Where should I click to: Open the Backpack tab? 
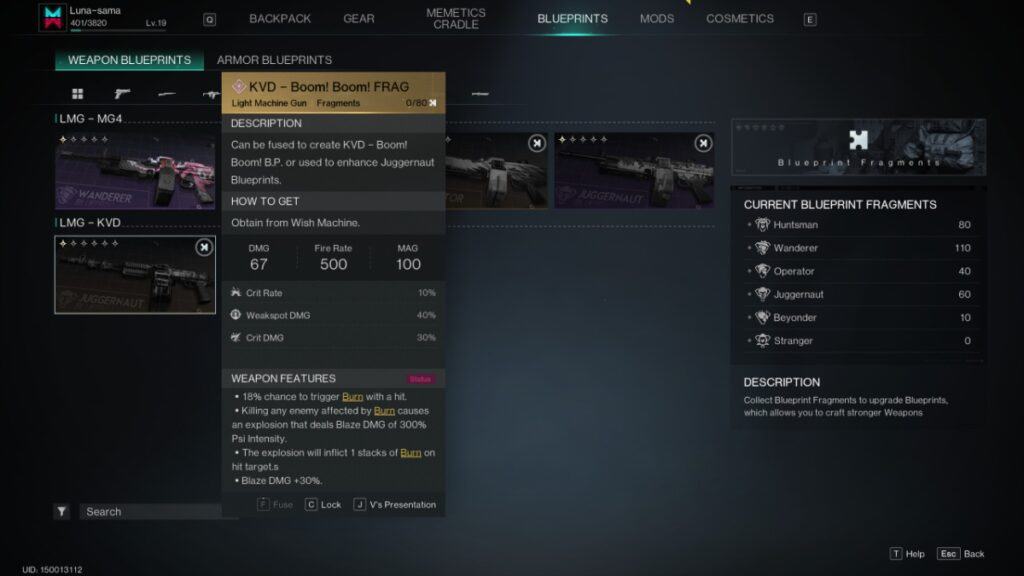[x=280, y=19]
